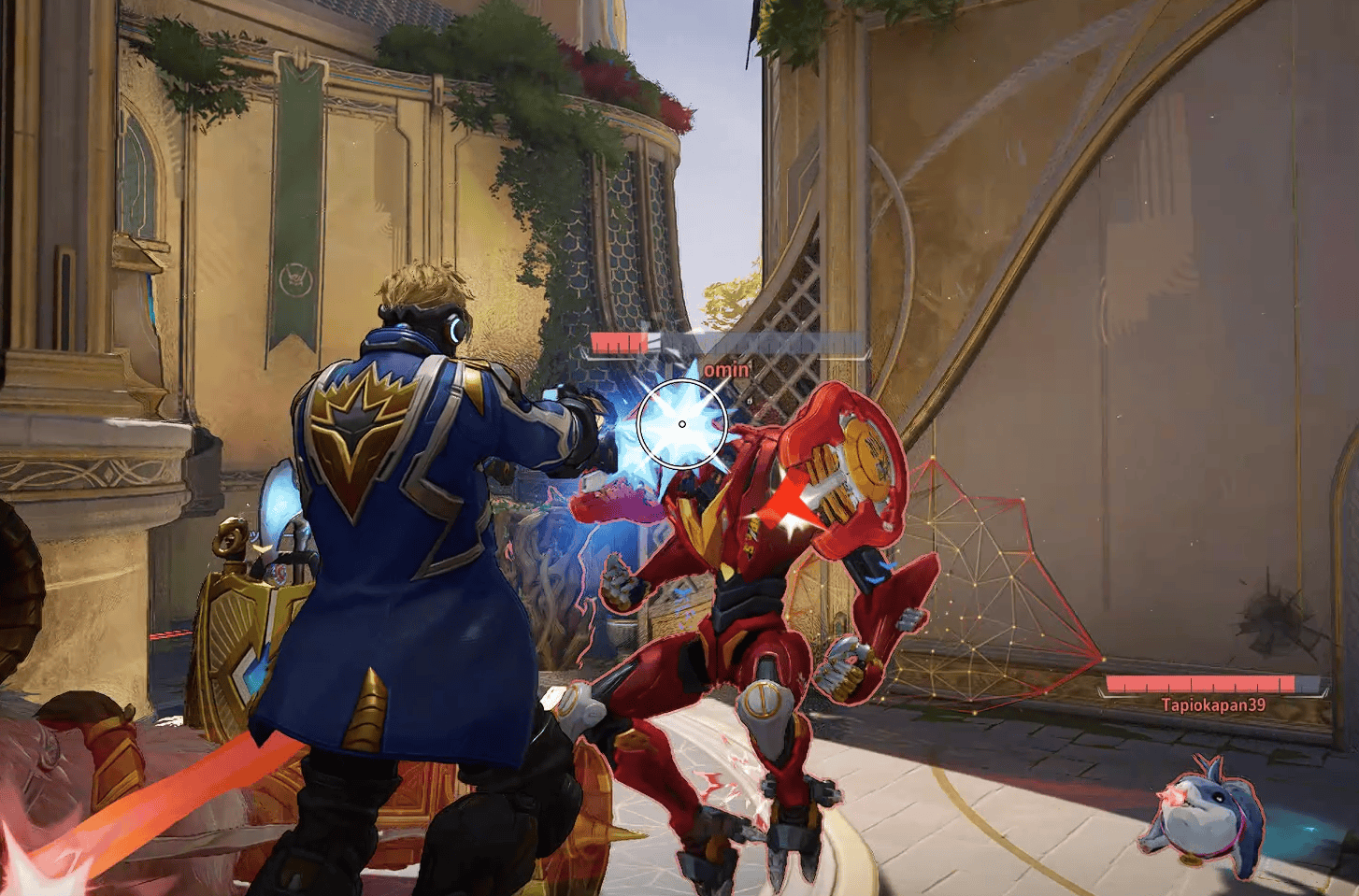Click the enemy nameplate labeled omin

pyautogui.click(x=727, y=368)
